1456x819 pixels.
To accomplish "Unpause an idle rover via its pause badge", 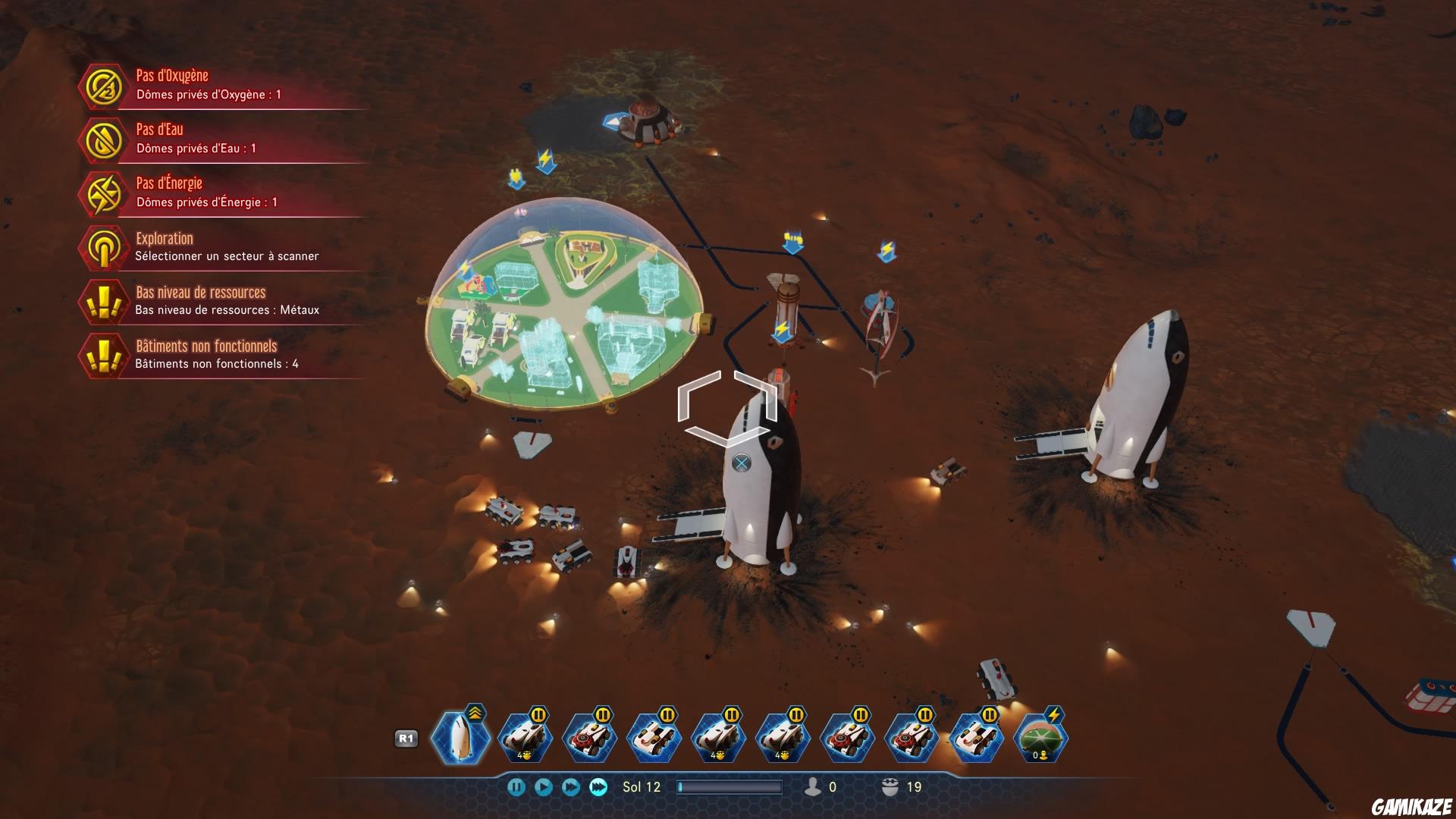I will point(537,715).
